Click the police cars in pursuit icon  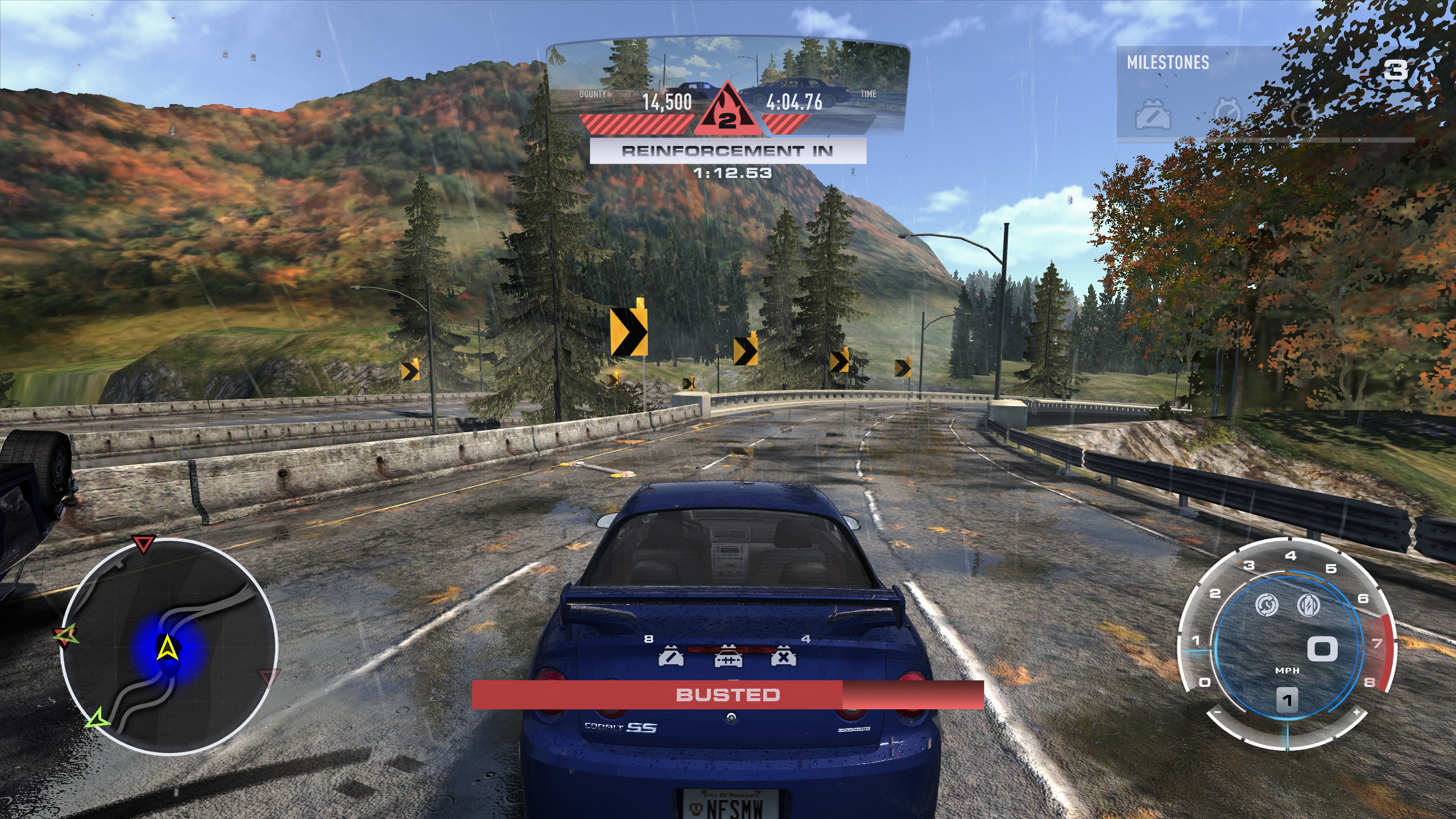(727, 658)
